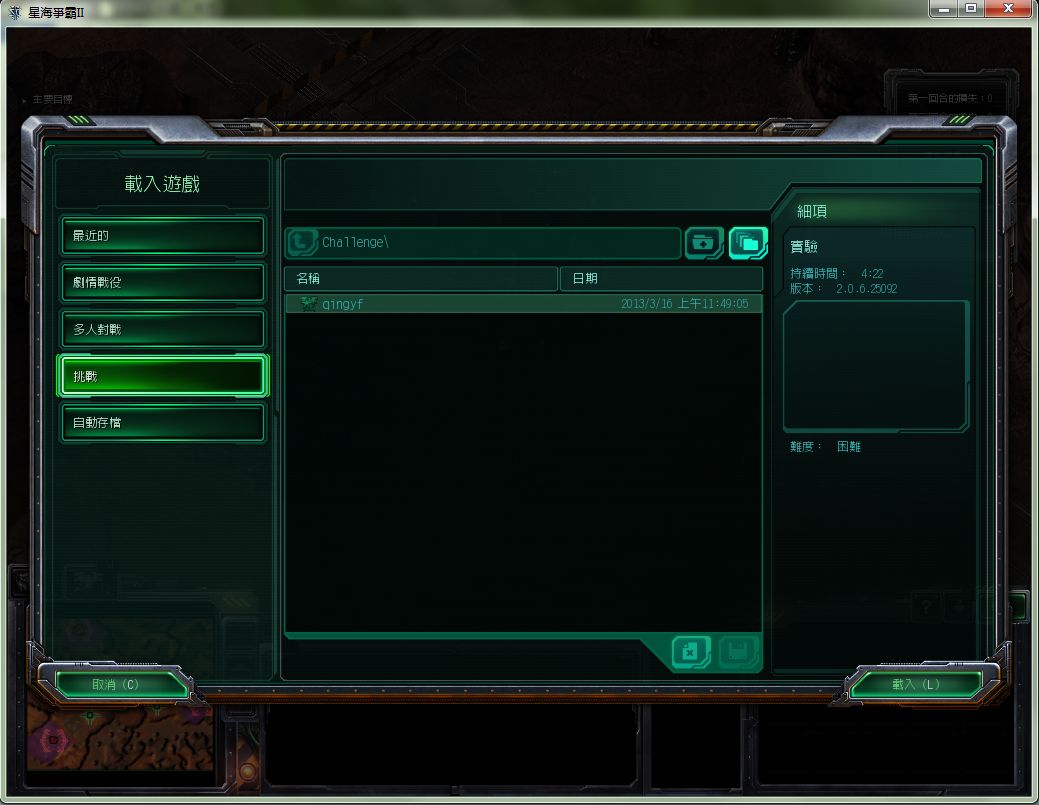Delete the selected save file
The height and width of the screenshot is (805, 1039).
(x=690, y=652)
